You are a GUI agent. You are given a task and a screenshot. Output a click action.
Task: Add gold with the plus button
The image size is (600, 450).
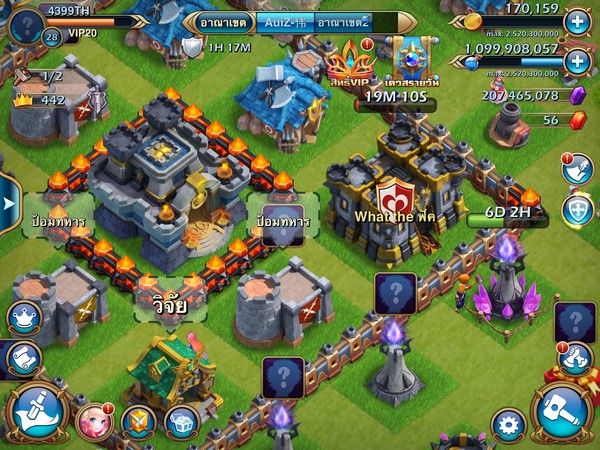pyautogui.click(x=577, y=20)
